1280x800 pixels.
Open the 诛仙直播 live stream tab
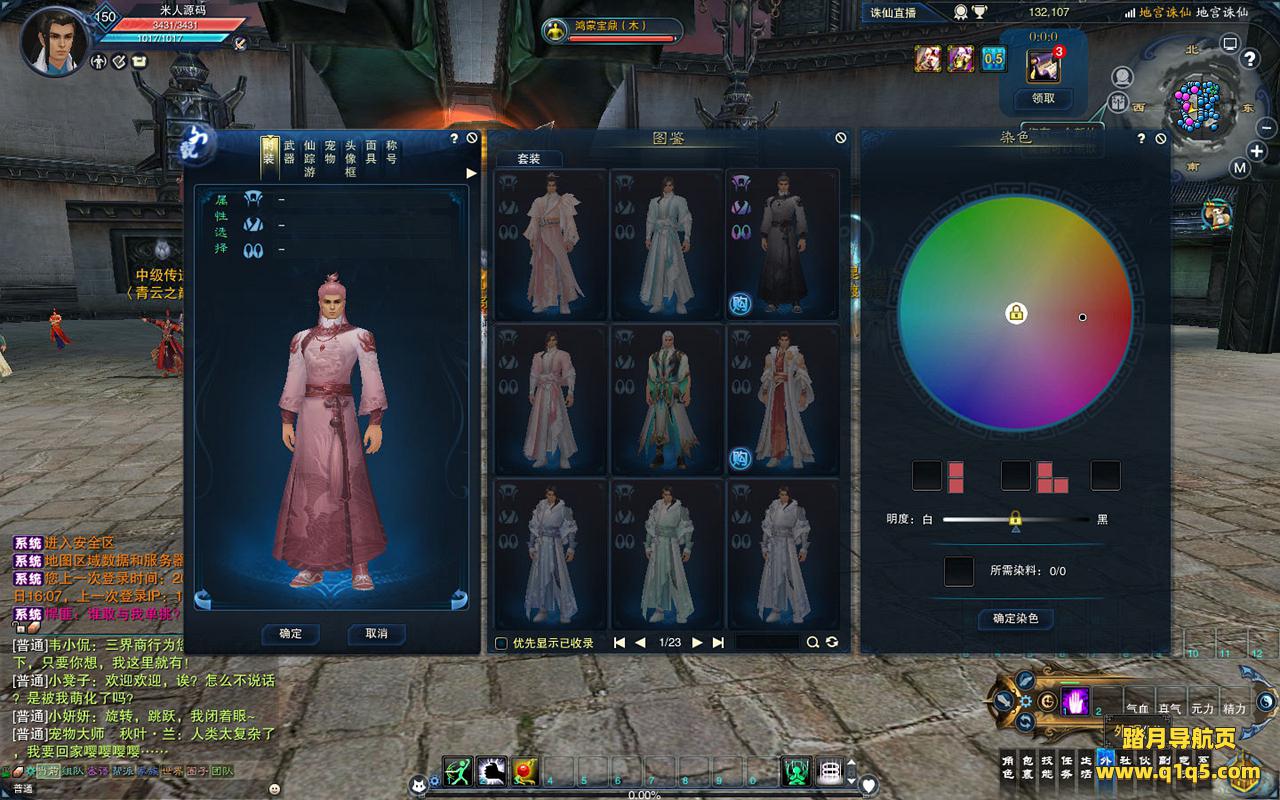tap(890, 13)
